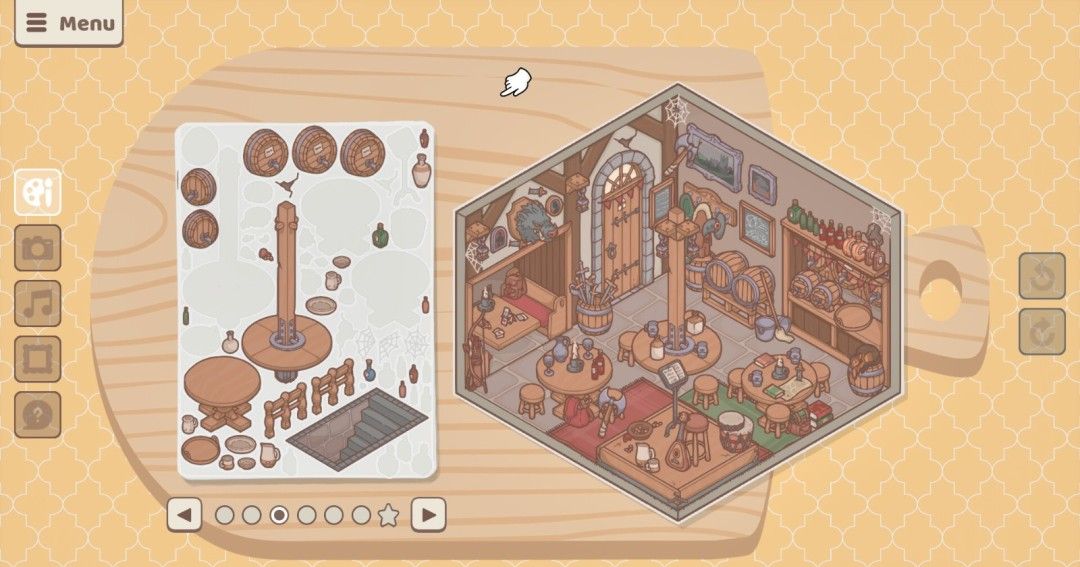Click the currently selected page dot
1080x567 pixels.
279,515
